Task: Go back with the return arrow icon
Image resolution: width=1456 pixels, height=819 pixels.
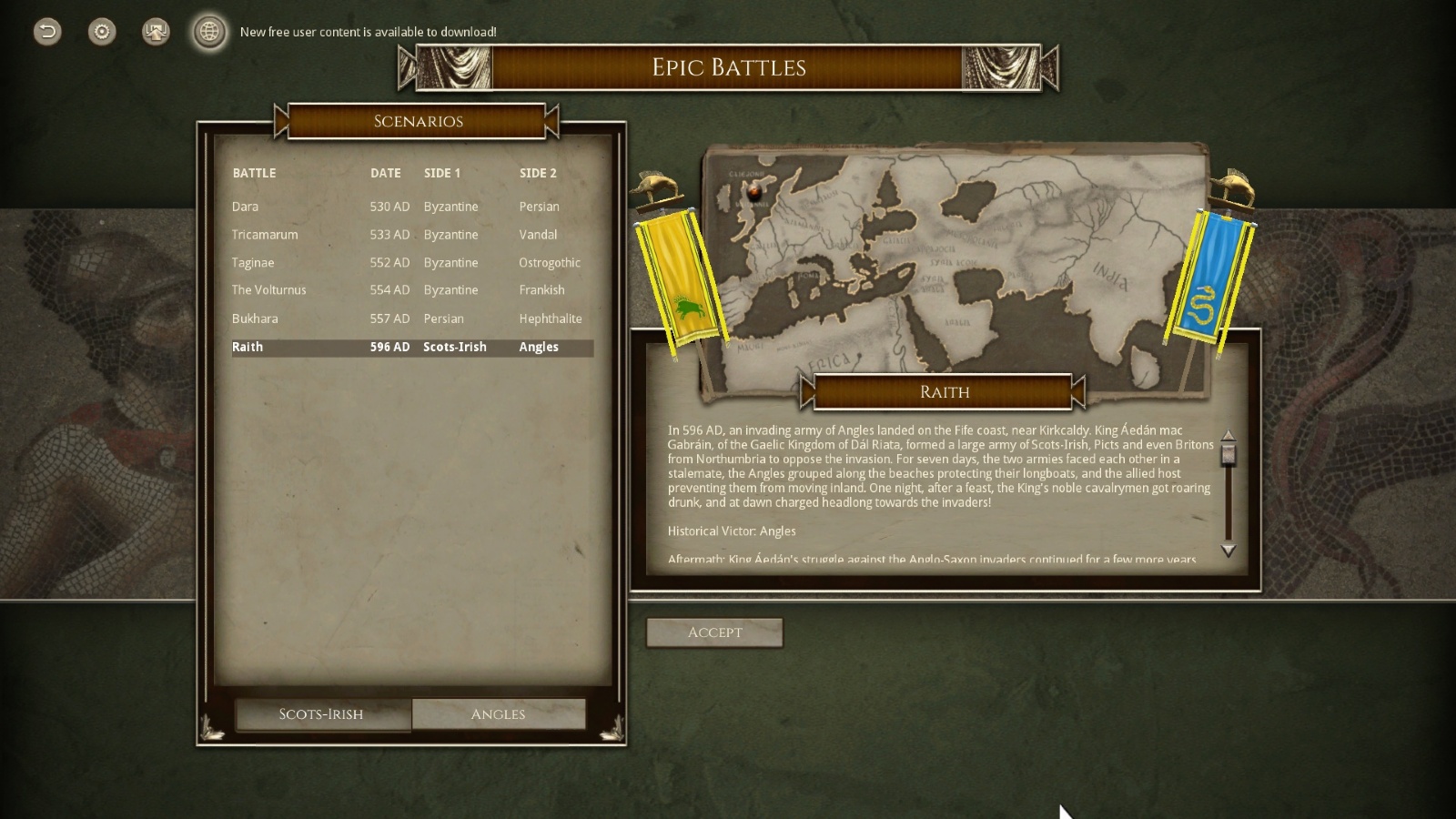Action: pos(47,32)
